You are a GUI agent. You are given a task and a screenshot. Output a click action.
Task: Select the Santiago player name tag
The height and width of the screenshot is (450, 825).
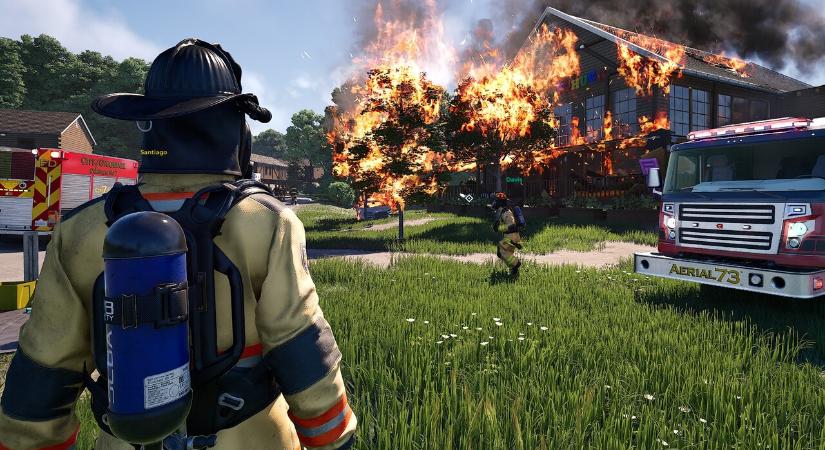(154, 153)
